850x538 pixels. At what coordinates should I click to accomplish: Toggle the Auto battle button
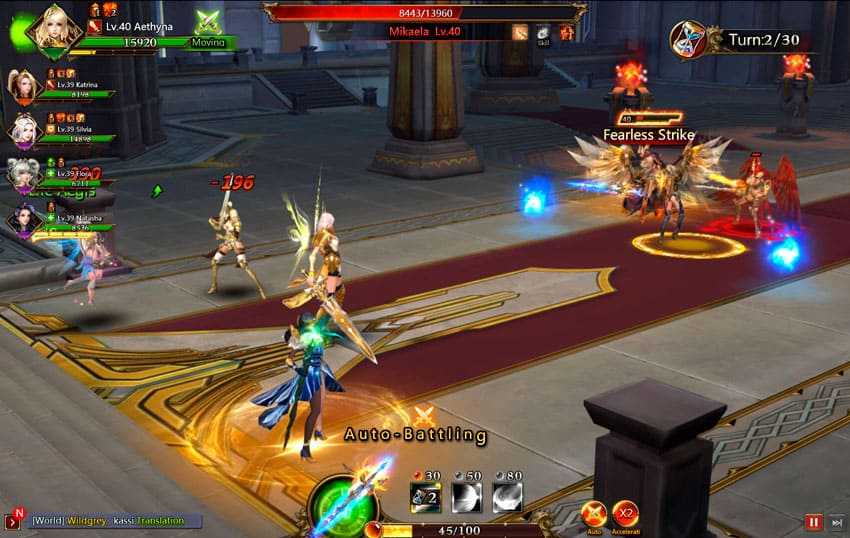tap(593, 514)
